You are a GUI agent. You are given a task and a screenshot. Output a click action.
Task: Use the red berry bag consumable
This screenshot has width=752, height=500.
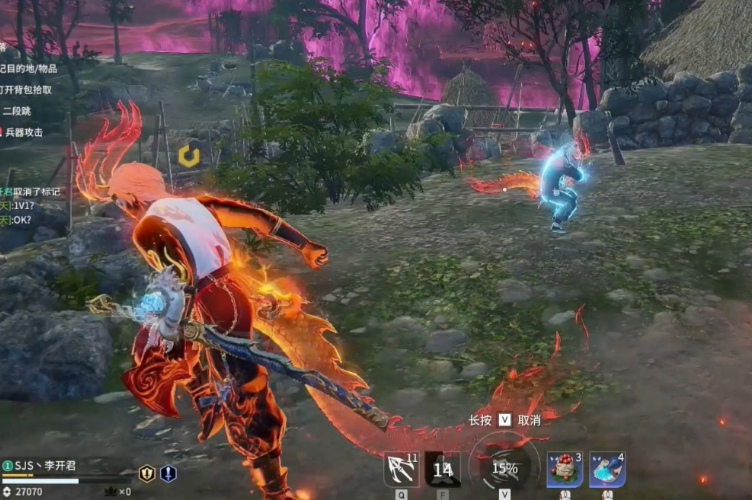[565, 469]
